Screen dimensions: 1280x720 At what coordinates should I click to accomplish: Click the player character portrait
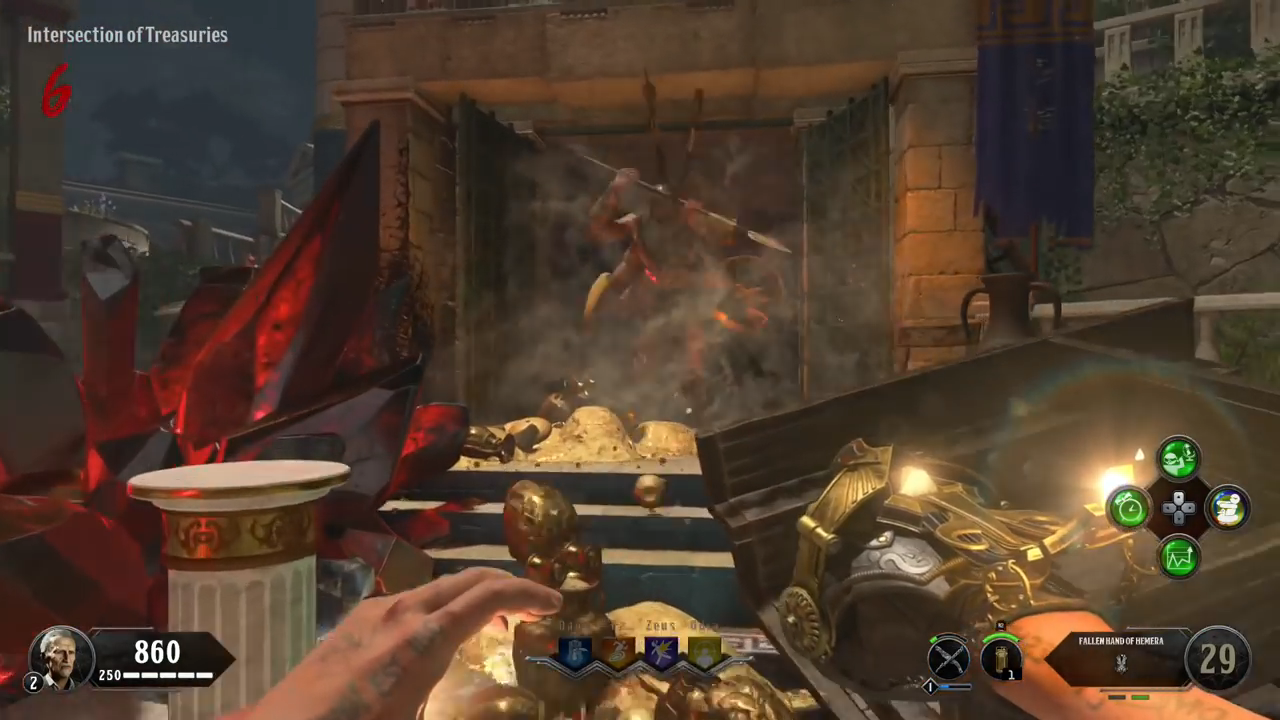(x=61, y=658)
